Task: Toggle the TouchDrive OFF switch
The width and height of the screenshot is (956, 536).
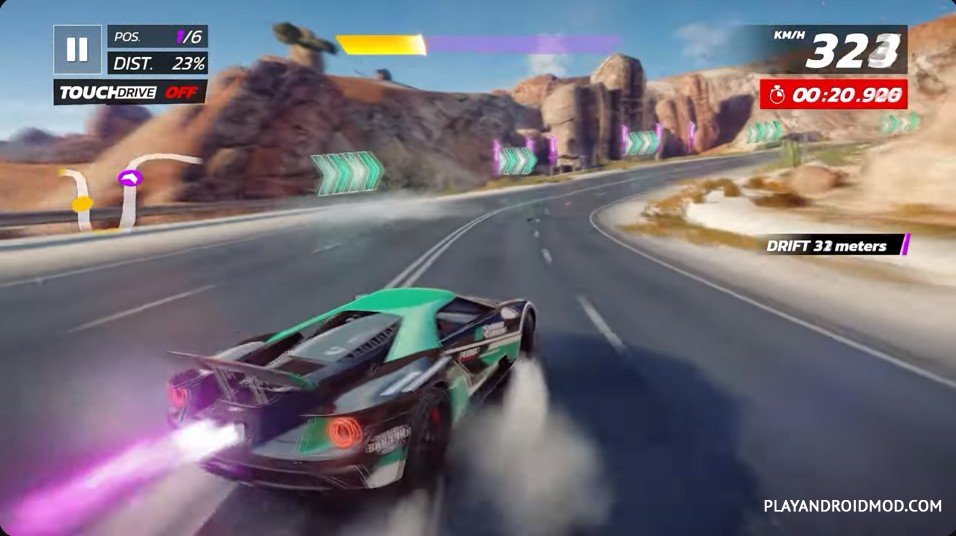Action: (130, 93)
